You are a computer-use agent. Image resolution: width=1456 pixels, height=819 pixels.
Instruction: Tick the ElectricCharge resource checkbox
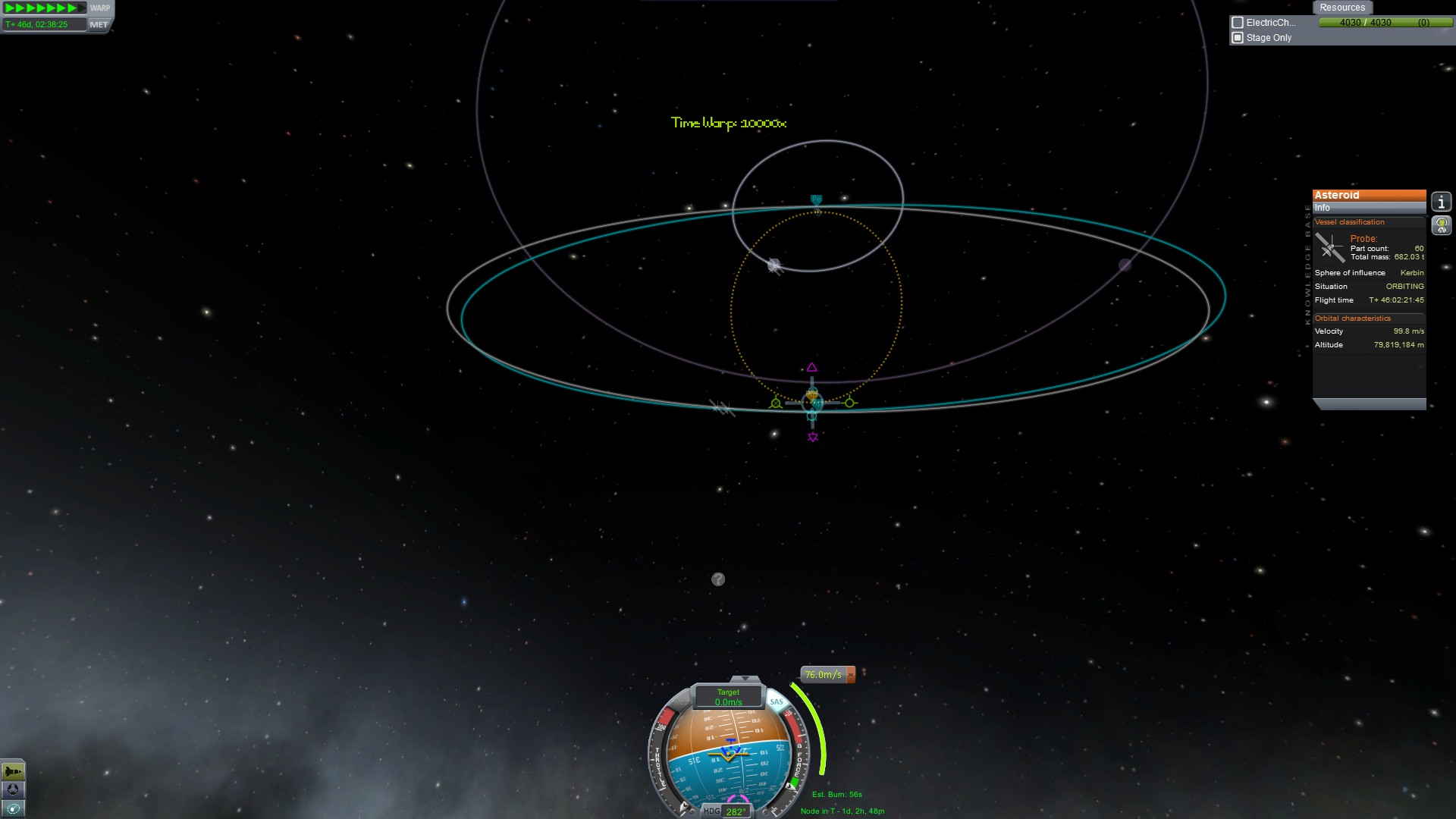tap(1238, 23)
